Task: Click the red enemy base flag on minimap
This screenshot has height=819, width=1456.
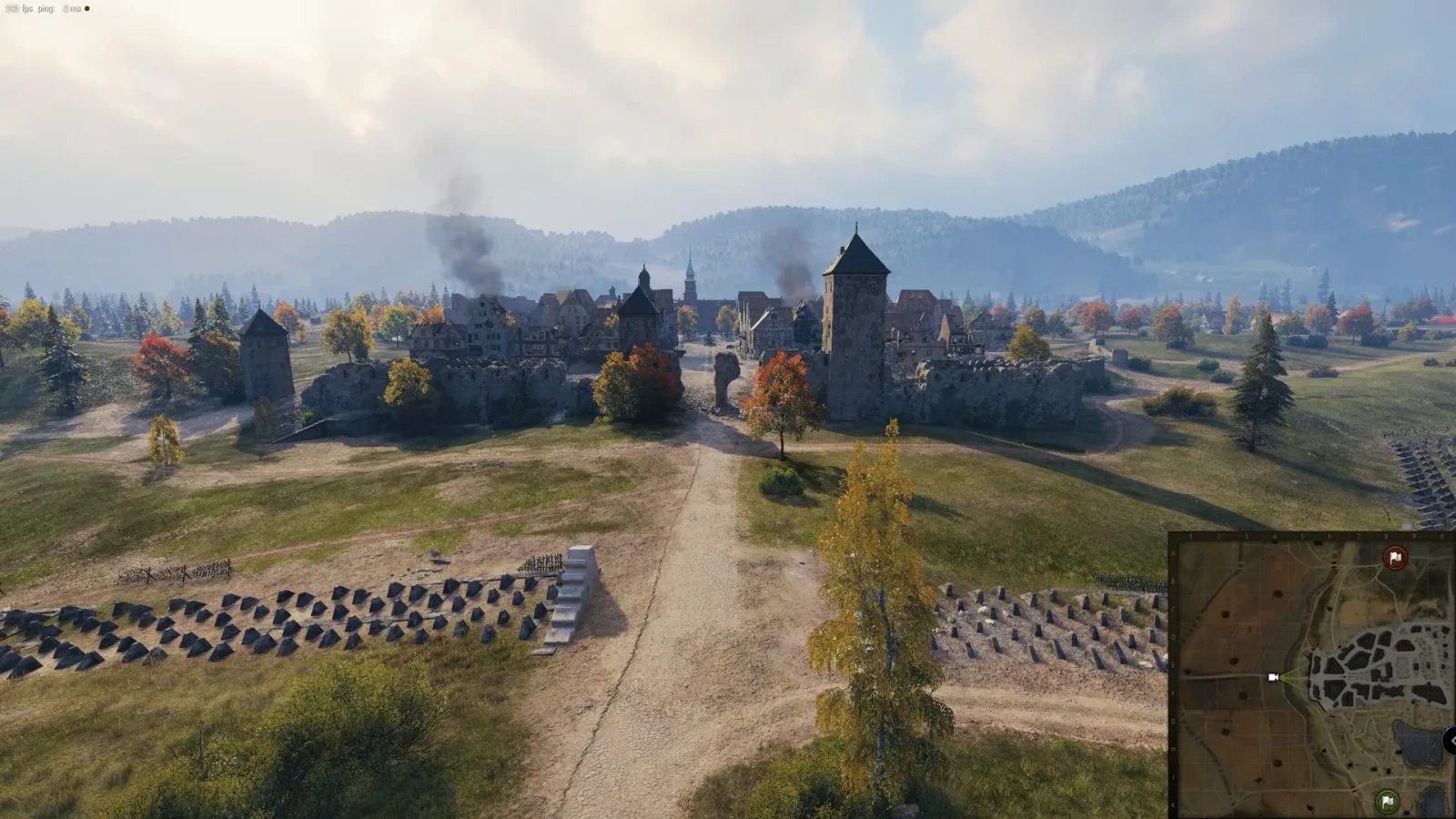Action: pyautogui.click(x=1395, y=558)
